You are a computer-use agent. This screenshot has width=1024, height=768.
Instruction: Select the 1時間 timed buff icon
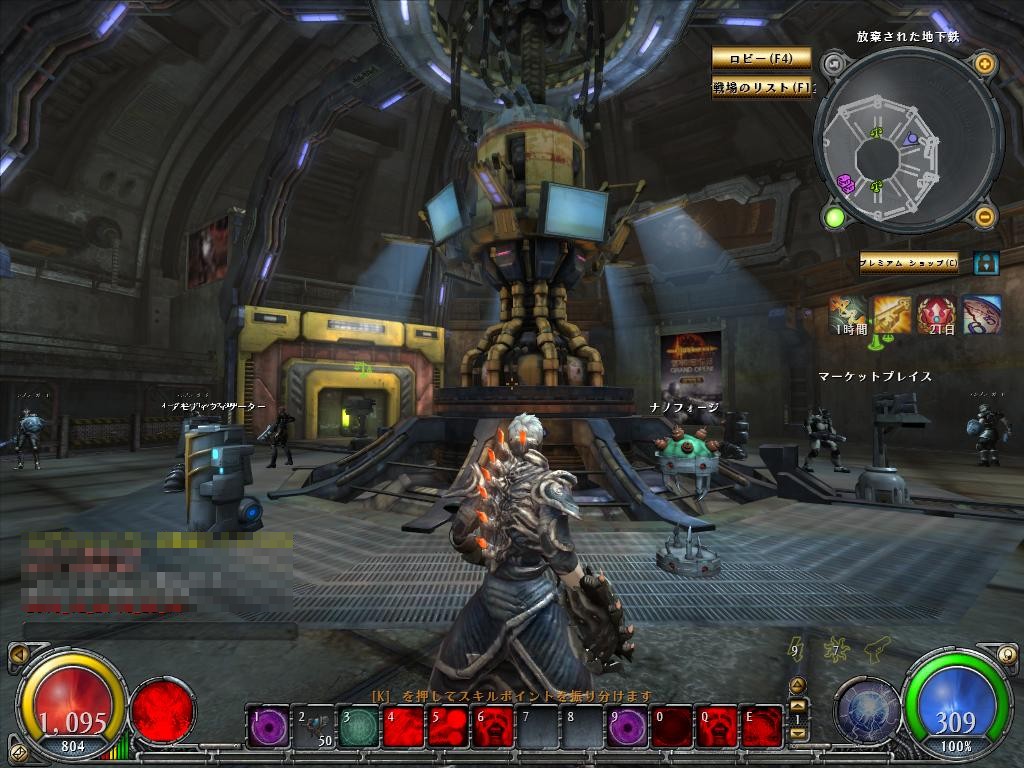(847, 313)
